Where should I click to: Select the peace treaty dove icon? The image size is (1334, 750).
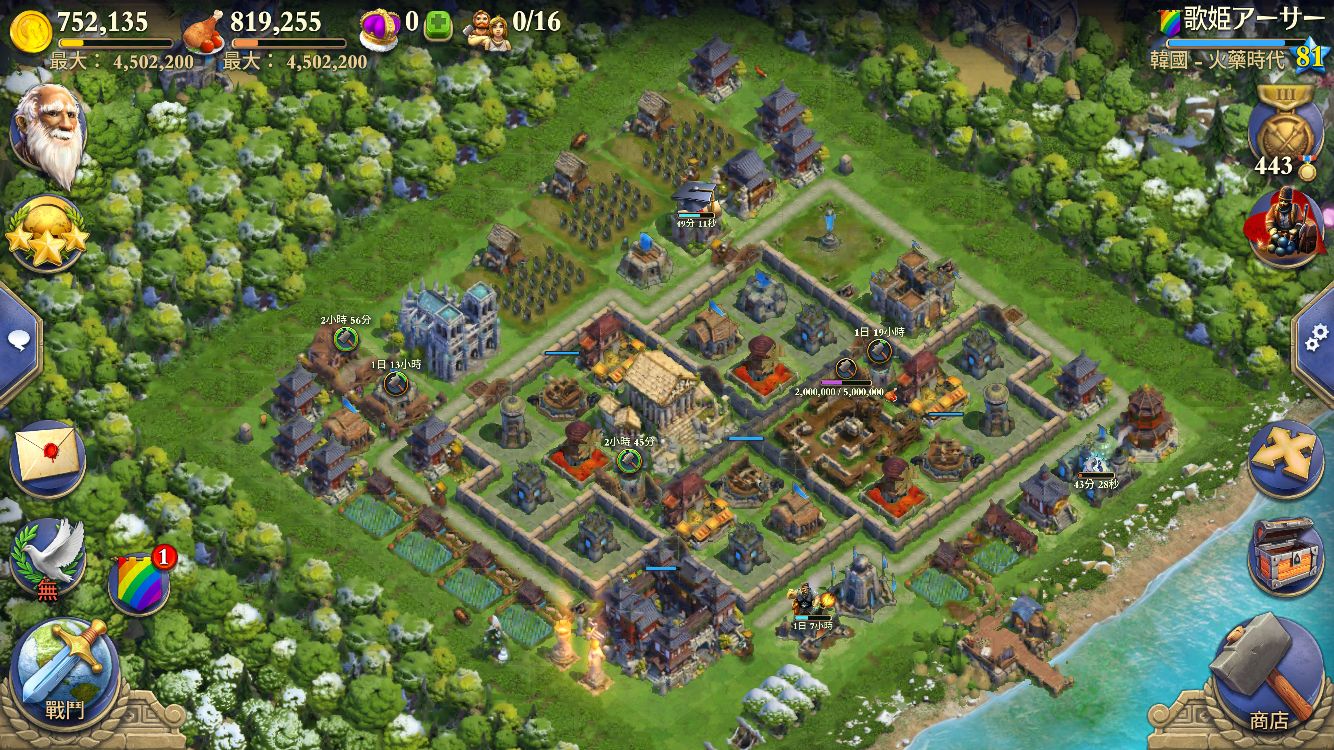coord(46,556)
